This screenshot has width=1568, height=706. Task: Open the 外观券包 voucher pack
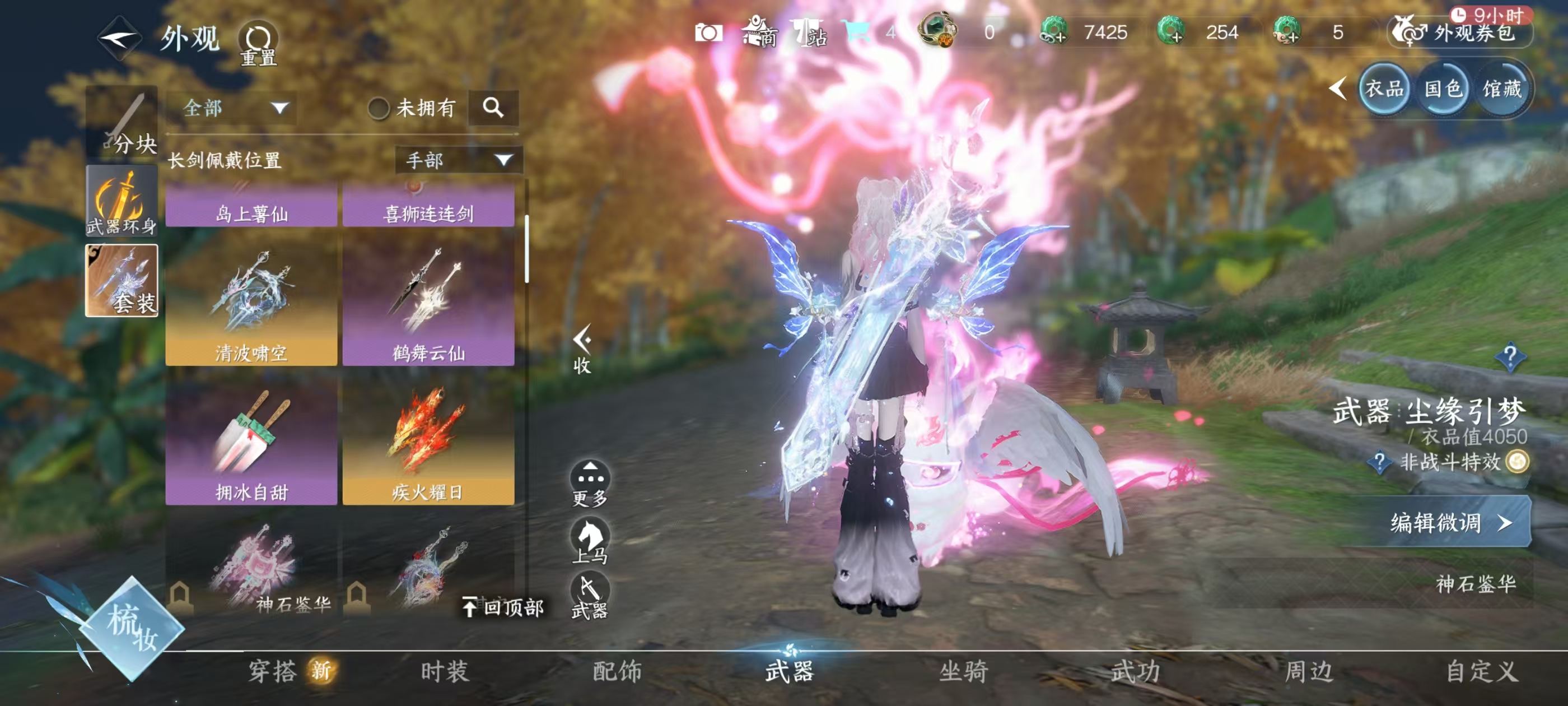click(1461, 32)
